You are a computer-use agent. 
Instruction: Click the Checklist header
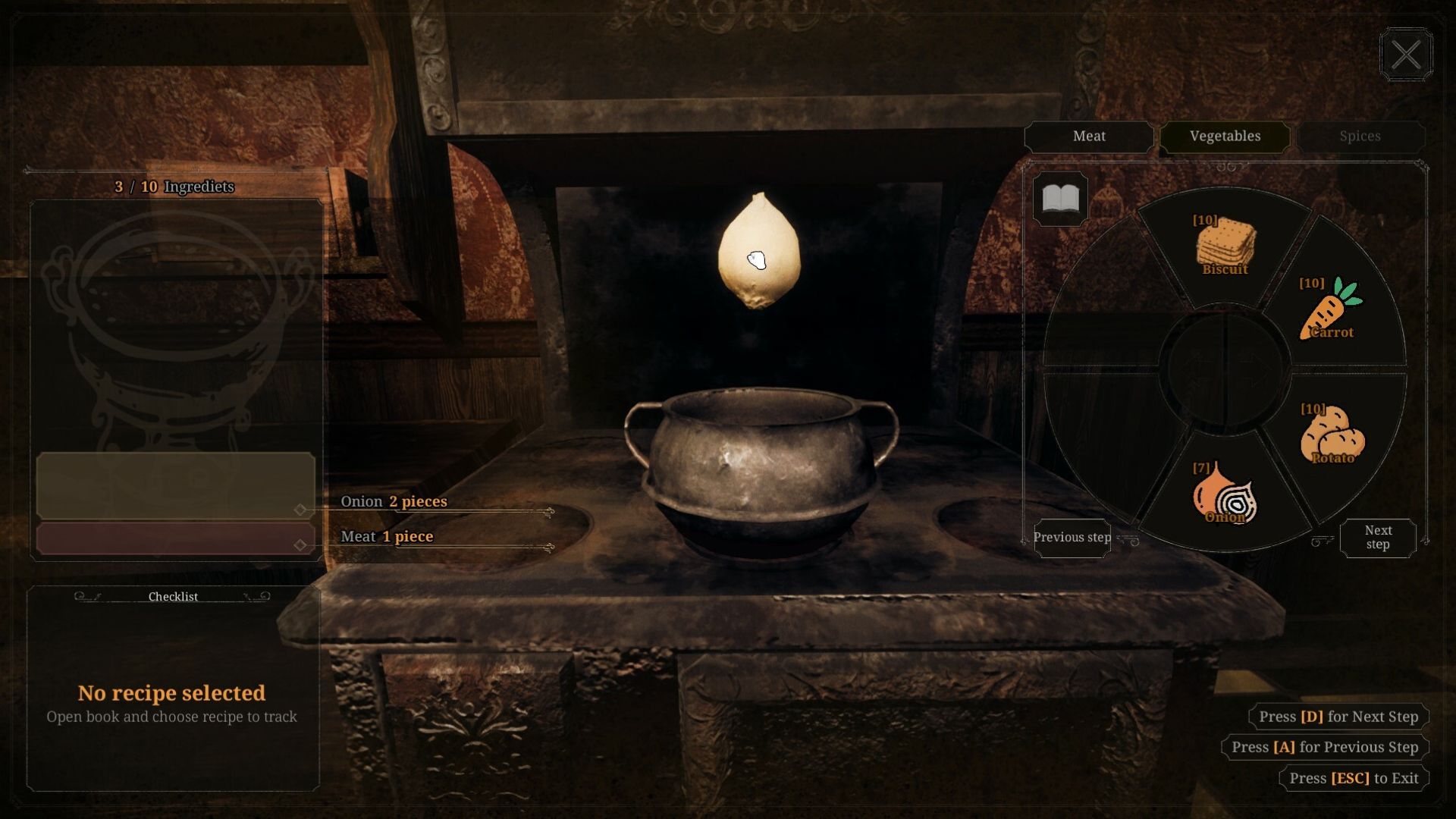tap(173, 597)
